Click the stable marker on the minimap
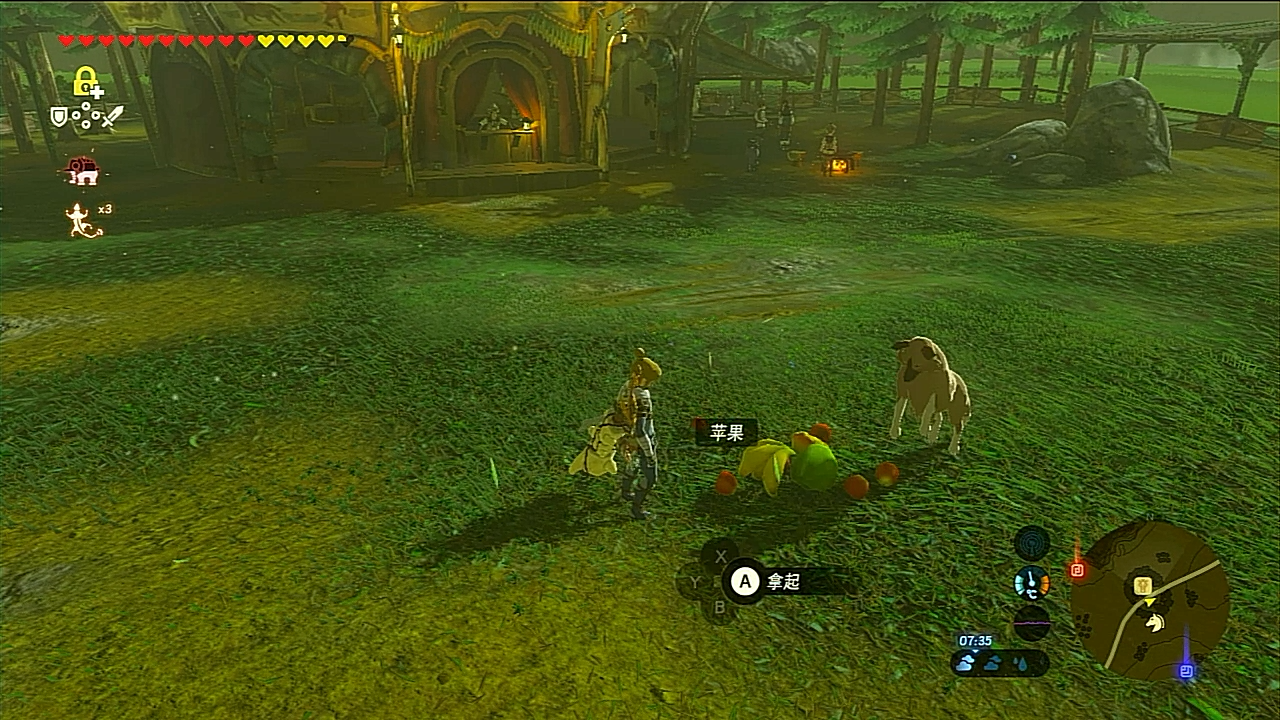1280x720 pixels. (1144, 586)
